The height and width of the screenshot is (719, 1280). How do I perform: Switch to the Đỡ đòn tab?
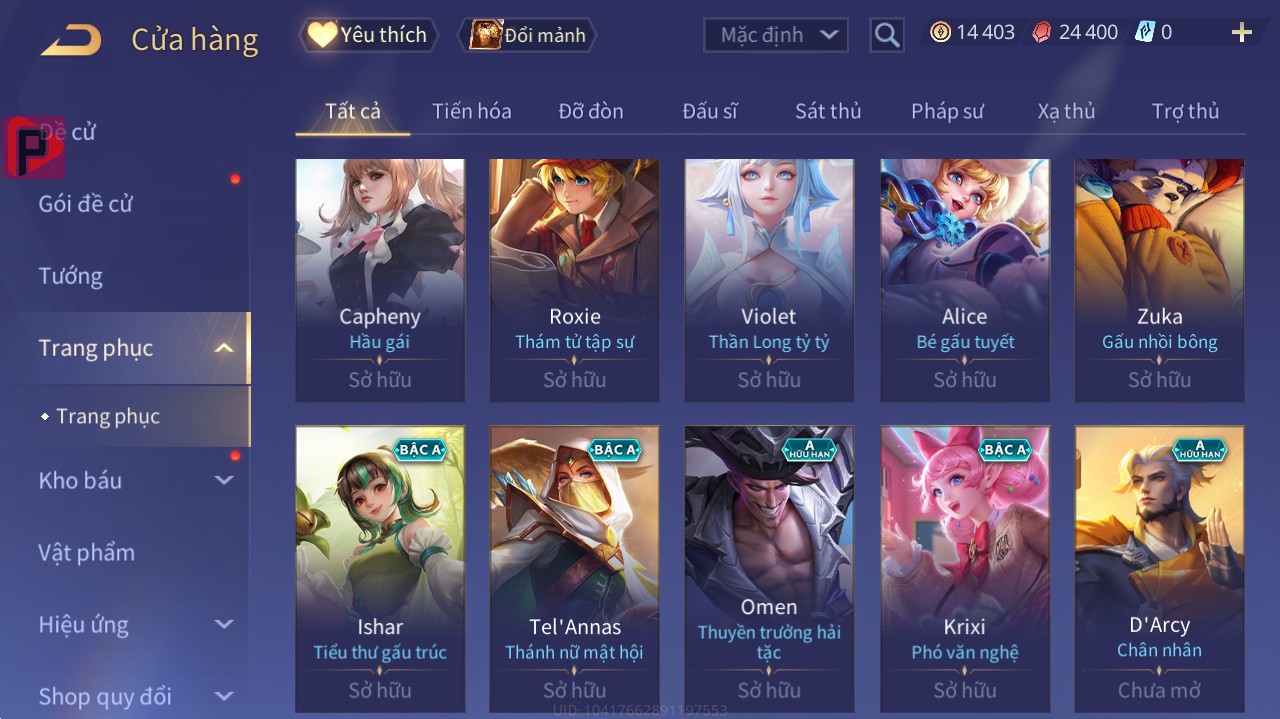click(590, 111)
